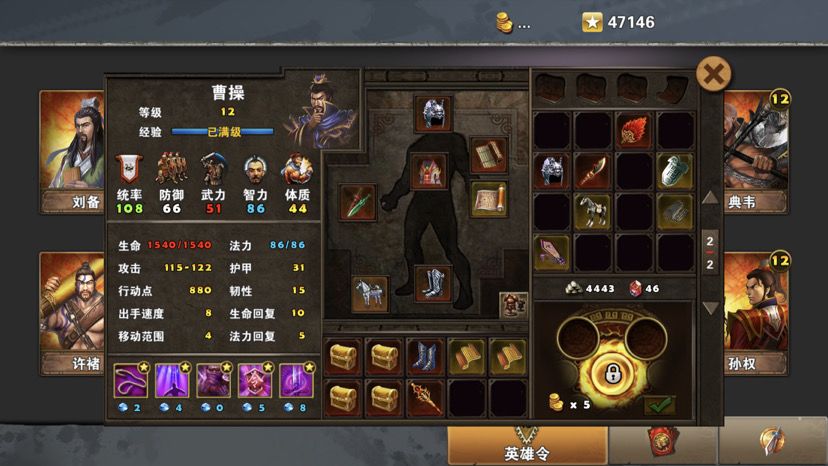Click the equipped white horse mount slot
The image size is (828, 466).
point(370,294)
